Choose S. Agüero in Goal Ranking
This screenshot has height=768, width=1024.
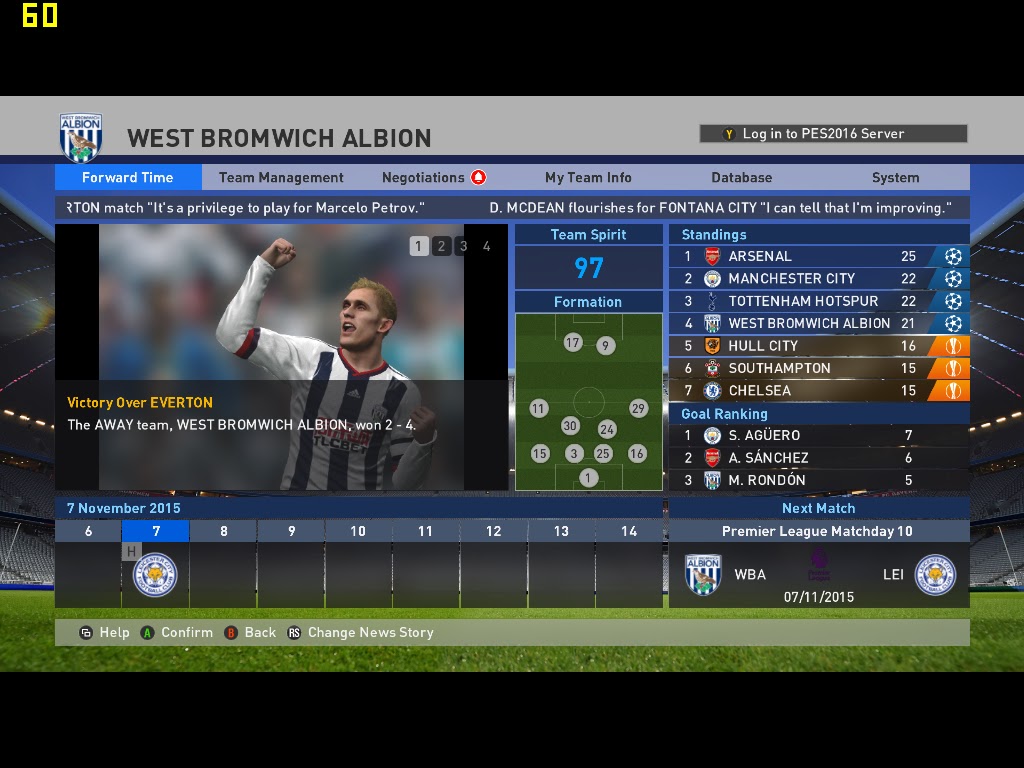818,435
